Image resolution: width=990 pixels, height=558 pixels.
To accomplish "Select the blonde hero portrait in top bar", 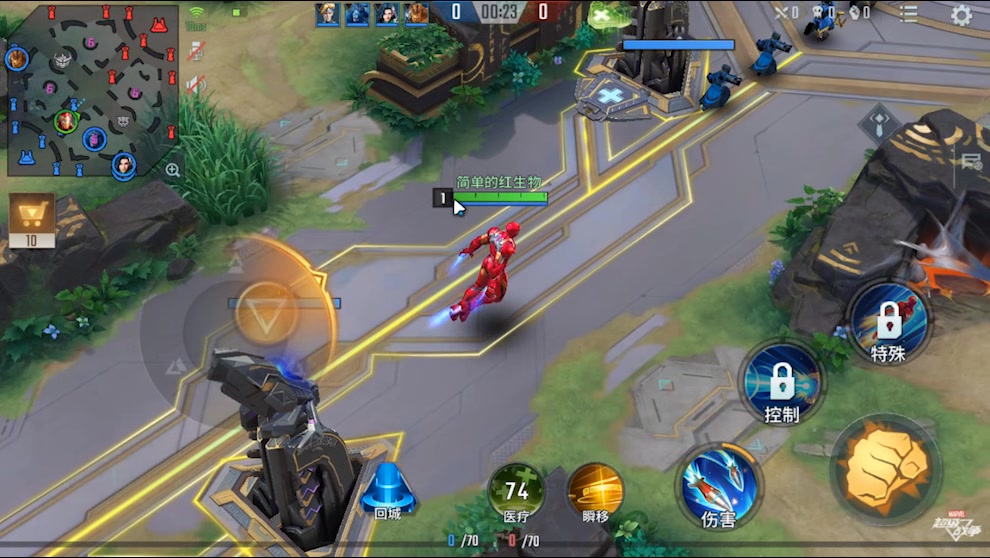I will tap(327, 12).
